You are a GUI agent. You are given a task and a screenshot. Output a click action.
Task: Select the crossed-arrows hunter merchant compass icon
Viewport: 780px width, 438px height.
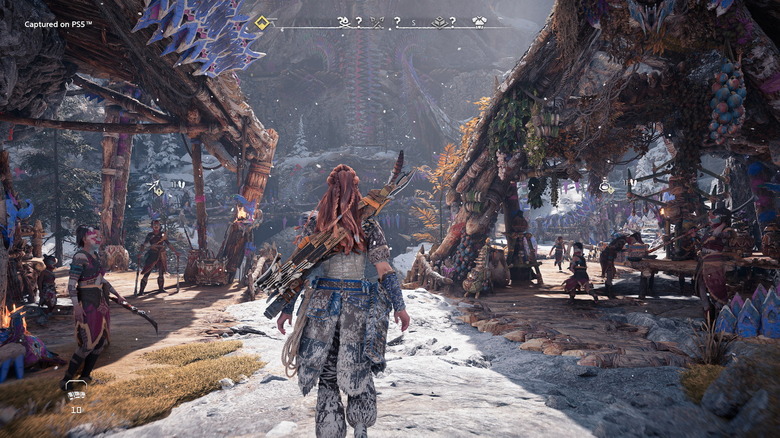(x=377, y=21)
